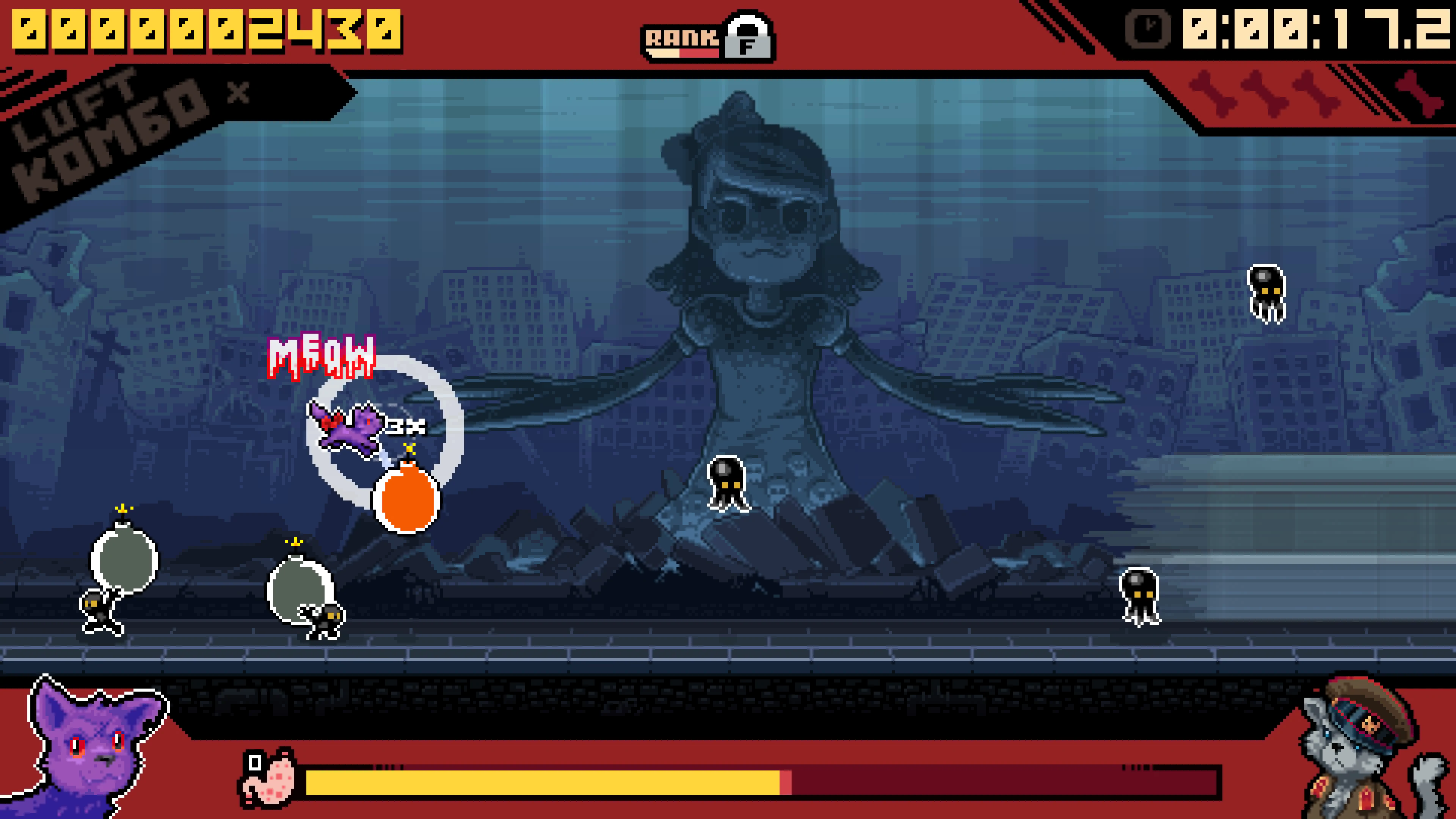The height and width of the screenshot is (819, 1456).
Task: Click the timer readout showing 0:00:17.2
Action: pos(1317,31)
